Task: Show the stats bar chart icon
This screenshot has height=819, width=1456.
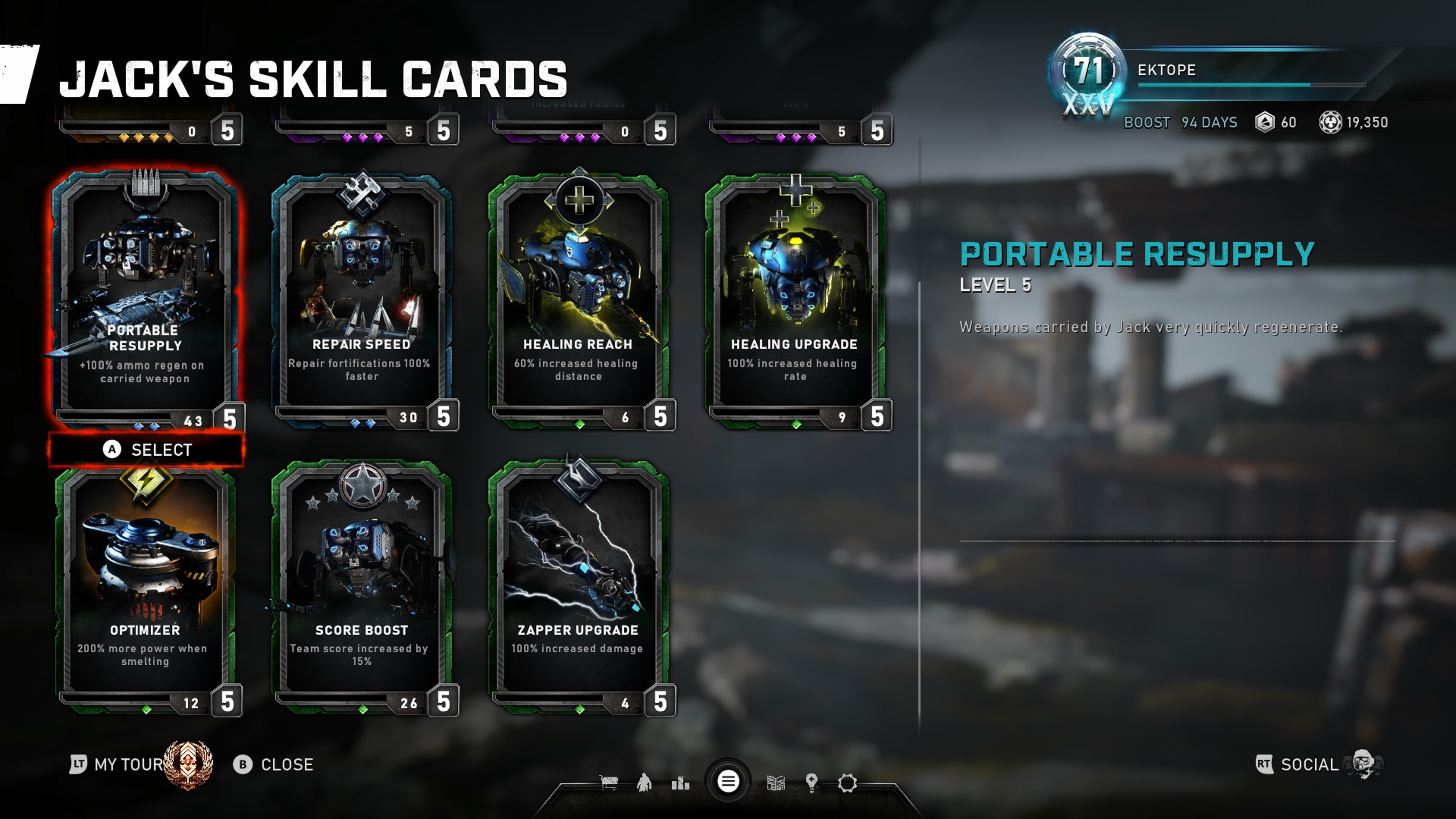Action: (681, 783)
